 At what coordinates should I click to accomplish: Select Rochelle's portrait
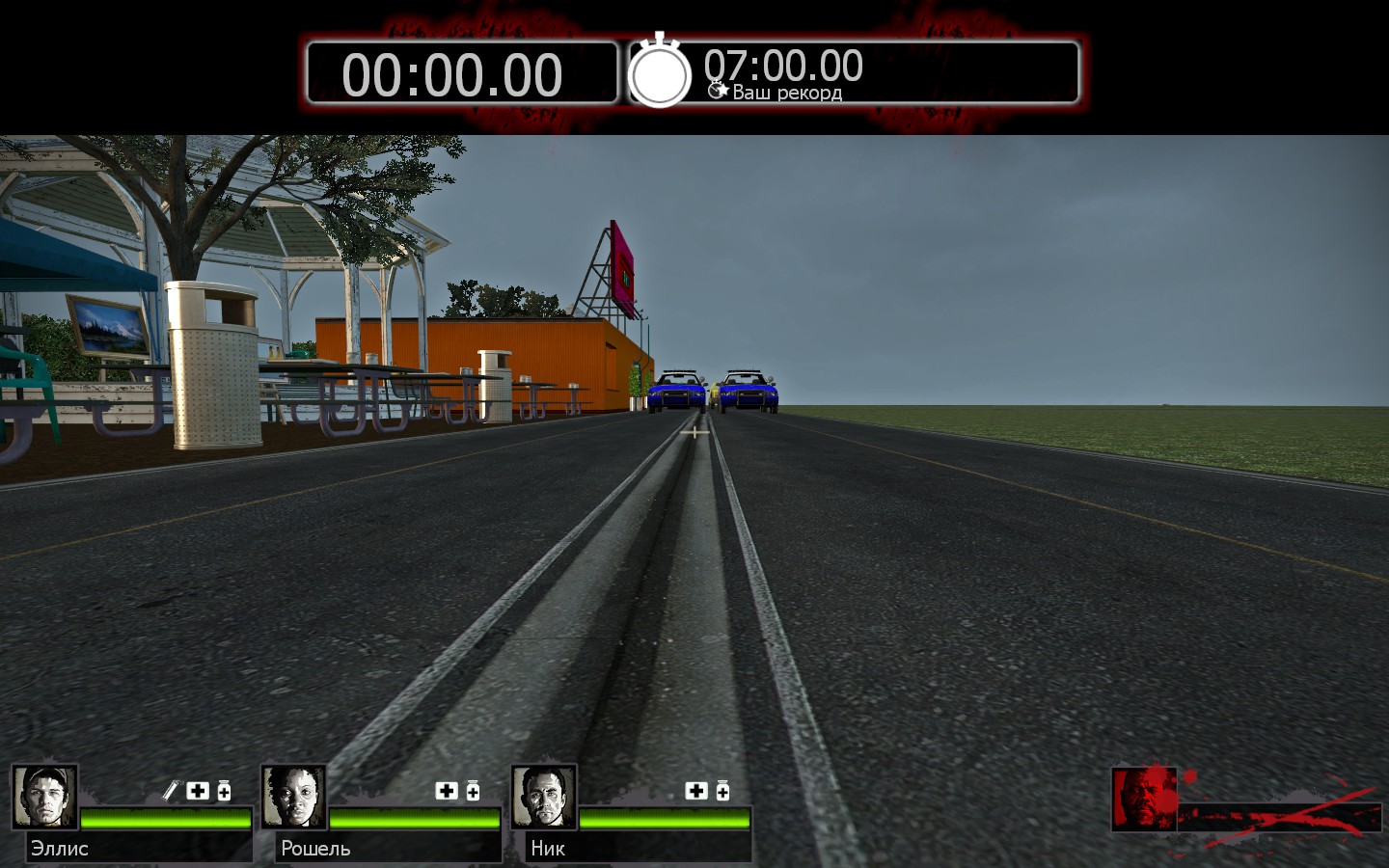(x=294, y=797)
